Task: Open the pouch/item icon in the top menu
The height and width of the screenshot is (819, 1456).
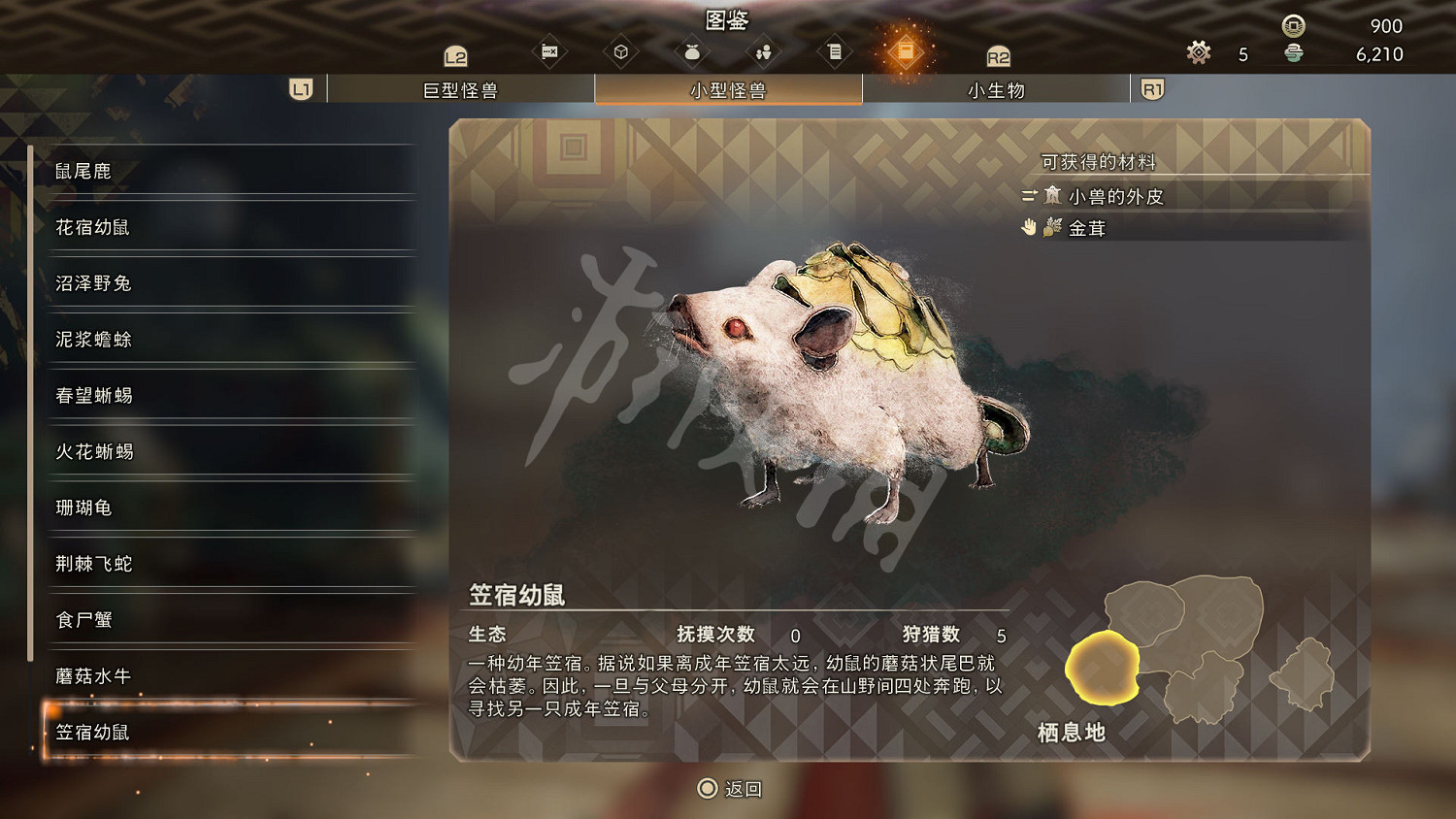Action: click(691, 50)
